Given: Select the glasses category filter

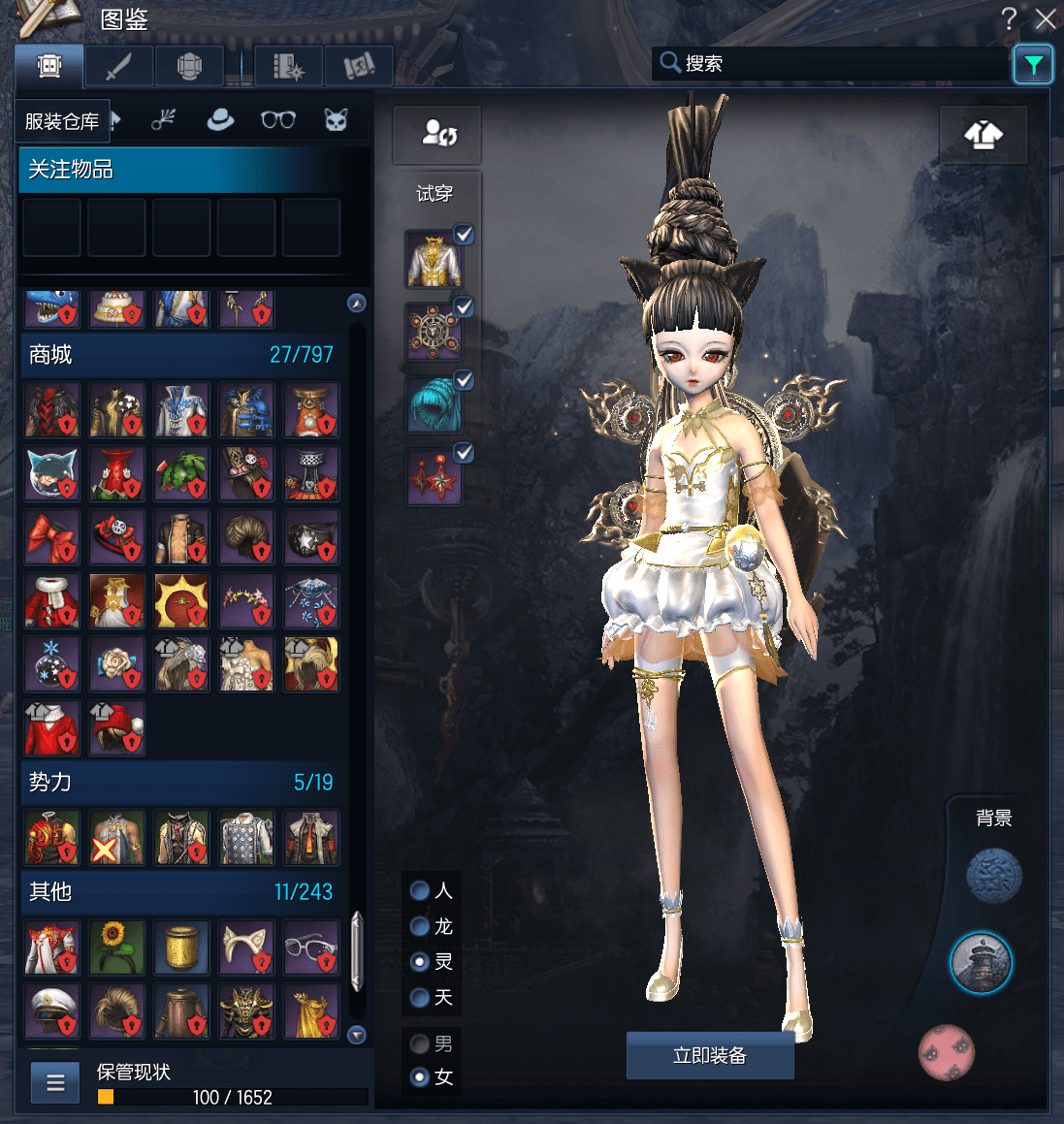Looking at the screenshot, I should (x=278, y=119).
